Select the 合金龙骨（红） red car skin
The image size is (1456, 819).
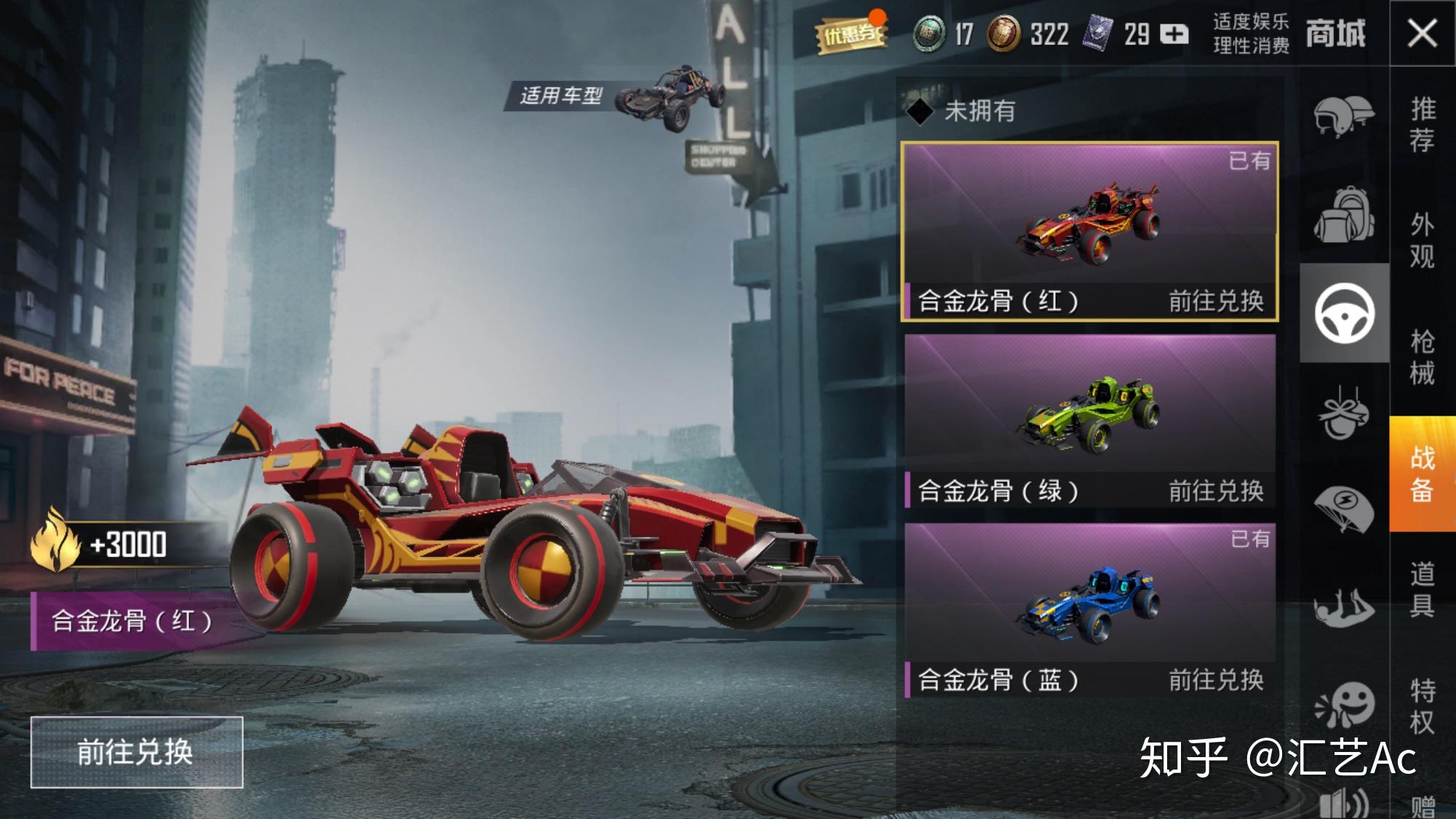1089,231
